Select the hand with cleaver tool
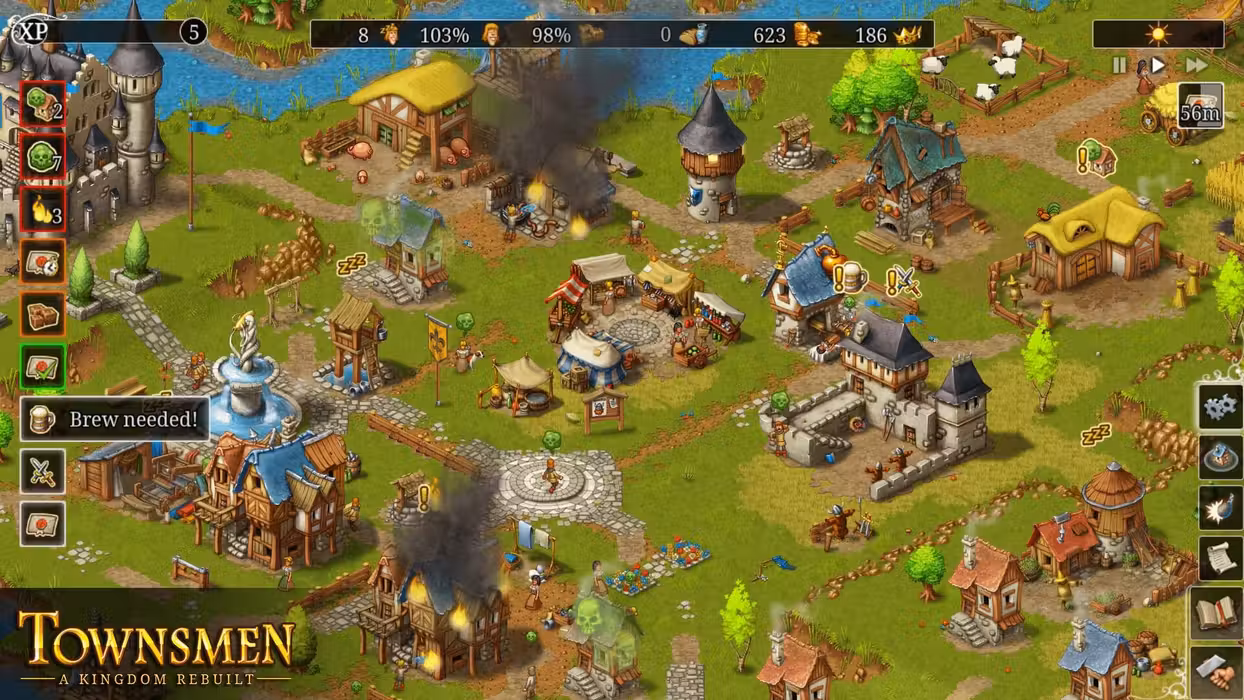This screenshot has height=700, width=1244. point(1218,668)
